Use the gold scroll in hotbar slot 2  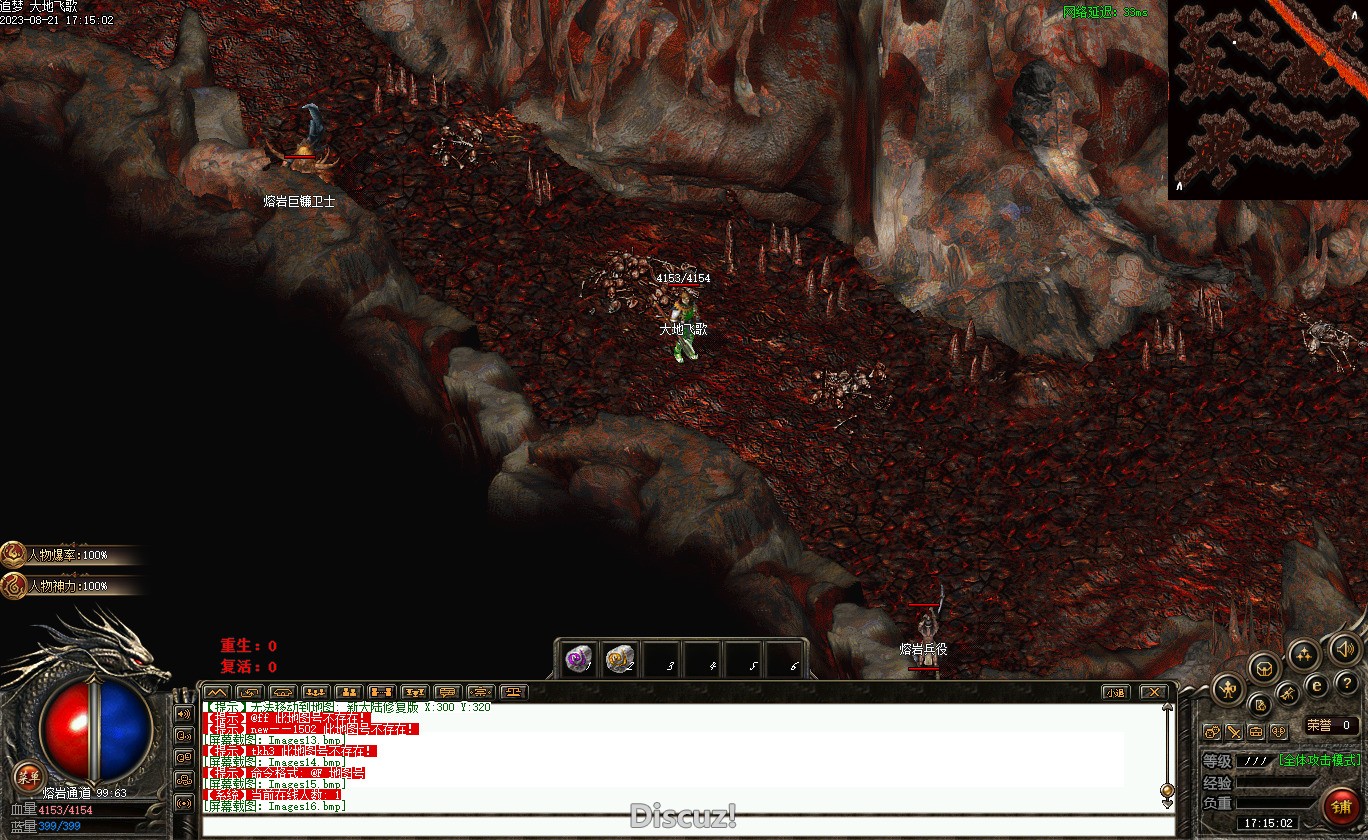620,659
